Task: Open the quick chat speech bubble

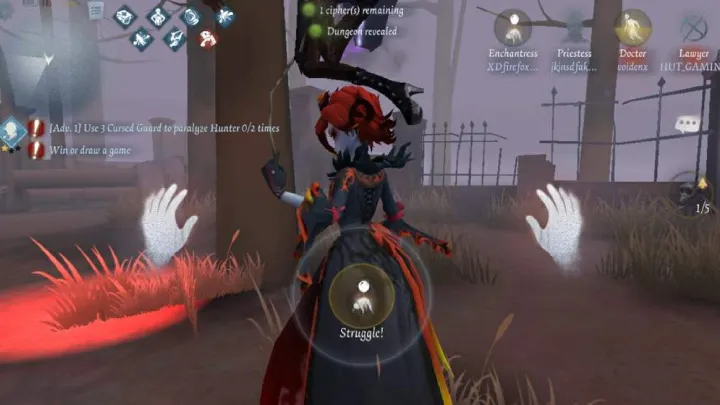Action: [688, 124]
